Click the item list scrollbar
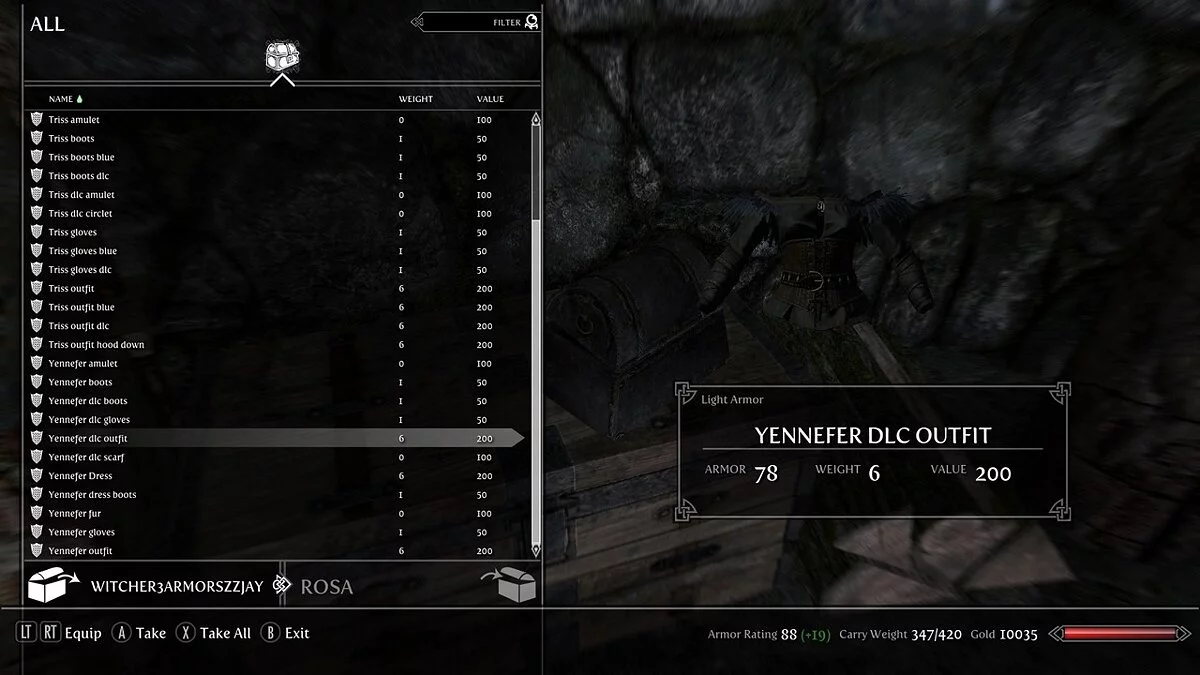1200x675 pixels. [536, 330]
